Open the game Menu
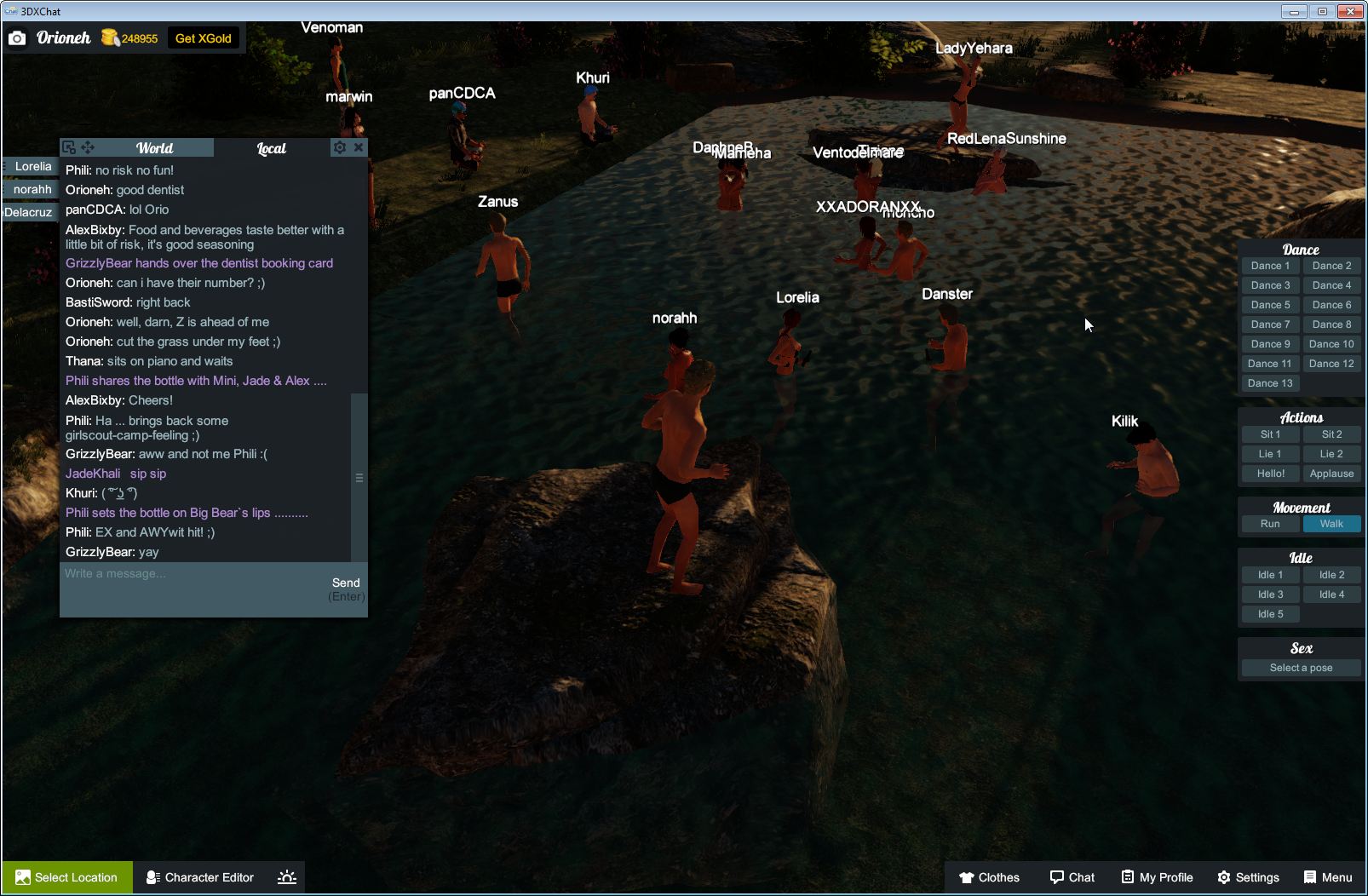The width and height of the screenshot is (1368, 896). [1327, 877]
